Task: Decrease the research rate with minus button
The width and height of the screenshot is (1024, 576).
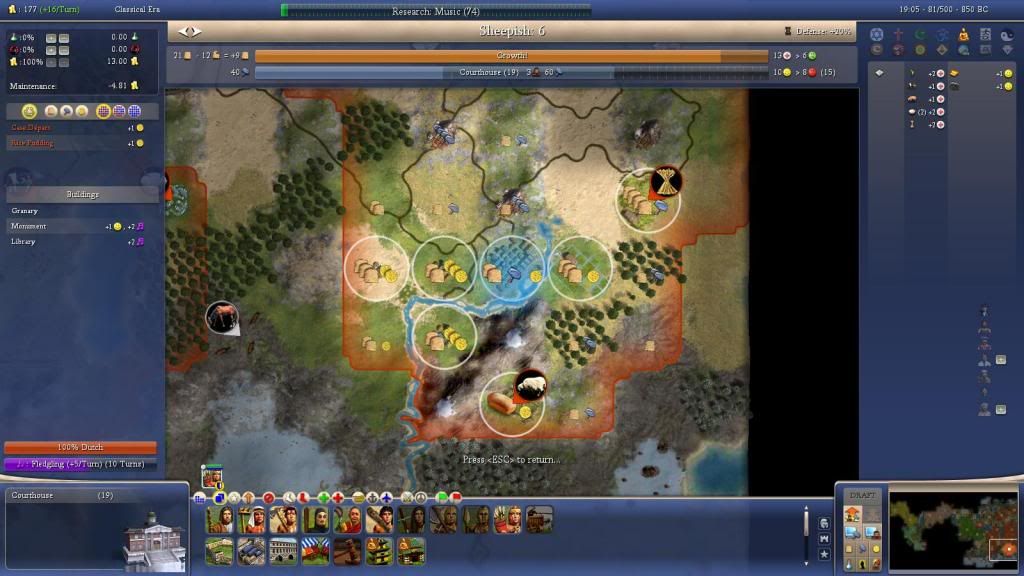Action: point(63,37)
